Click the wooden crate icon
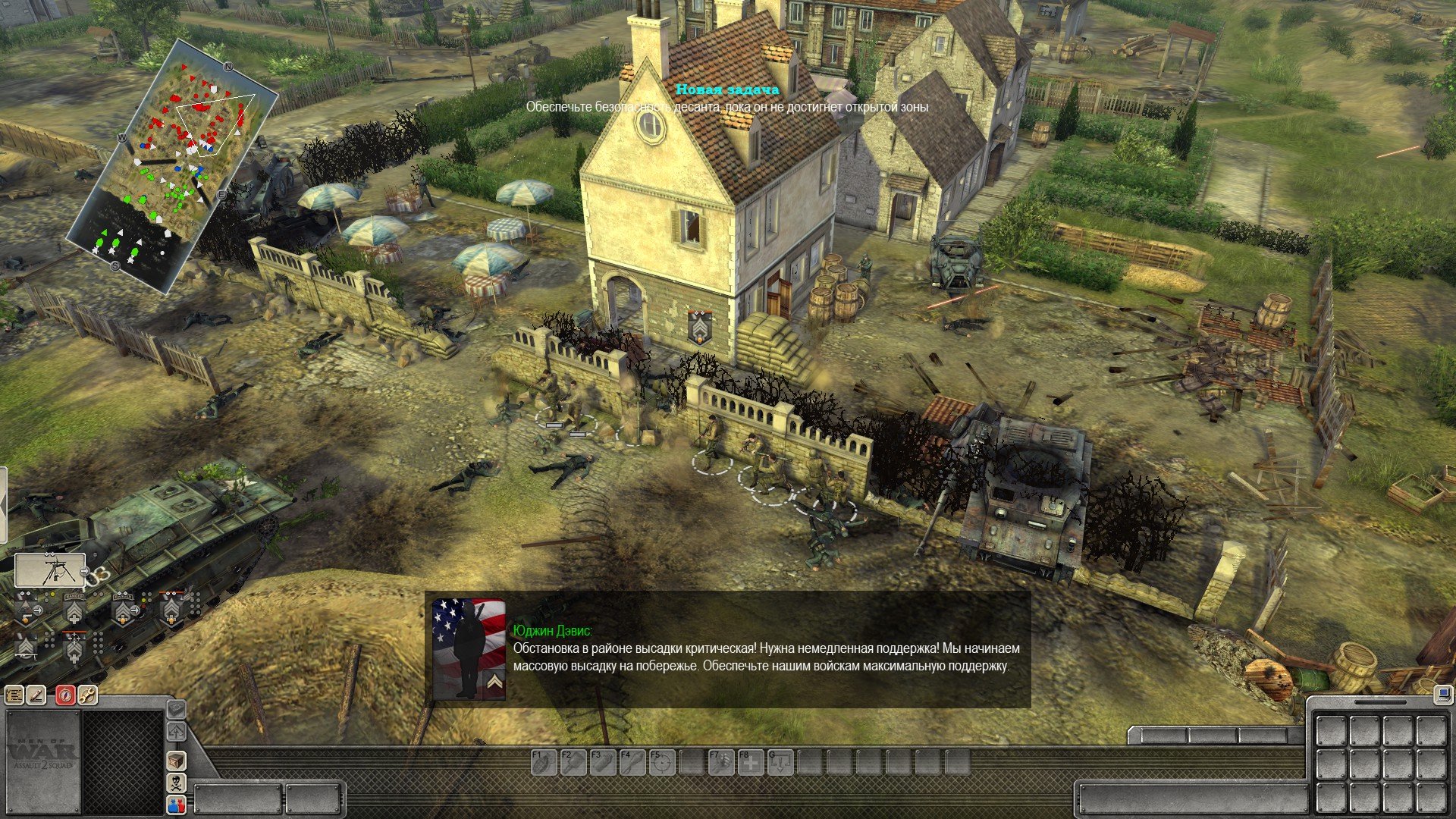Screen dimensions: 1456x819 pos(176,761)
